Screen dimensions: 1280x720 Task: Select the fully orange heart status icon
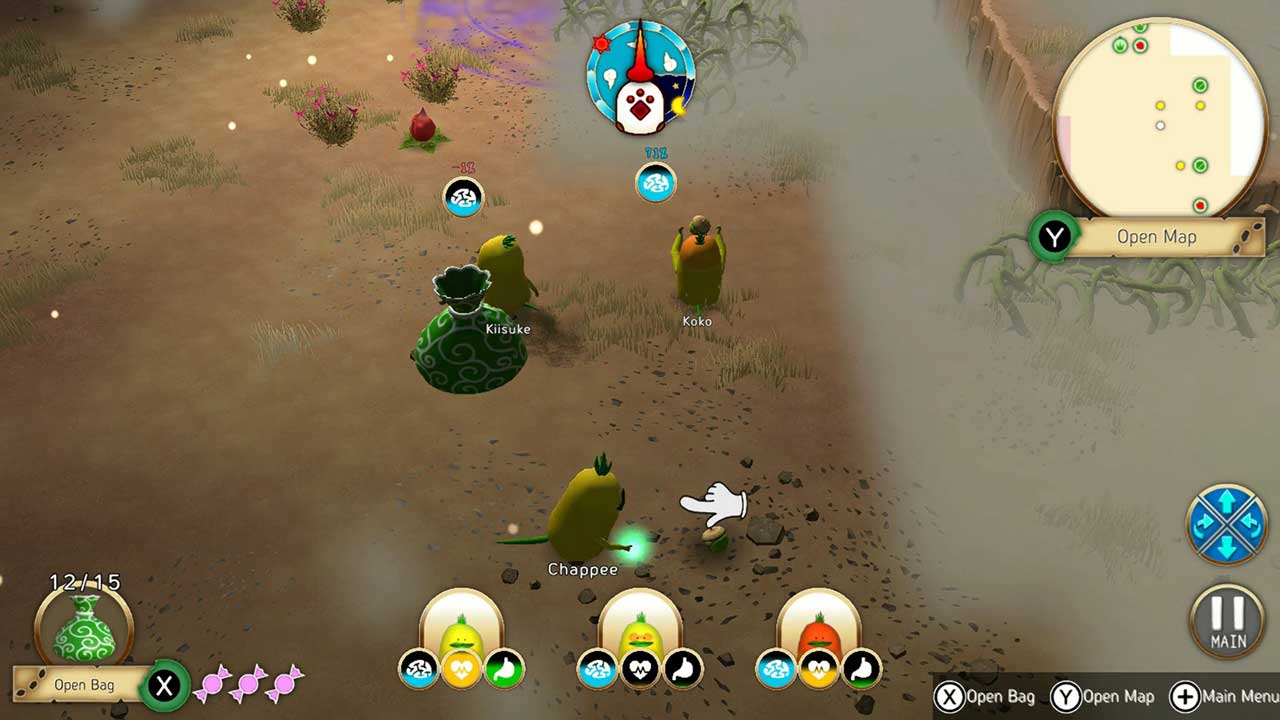pos(462,669)
